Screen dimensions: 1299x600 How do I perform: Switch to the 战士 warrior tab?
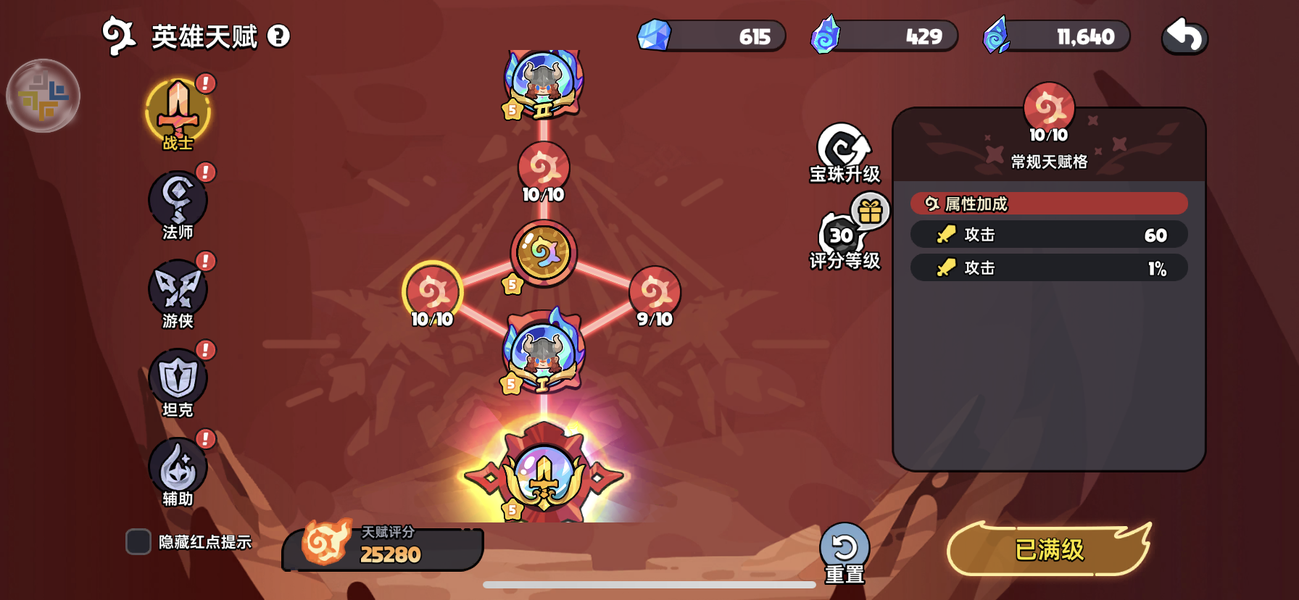pyautogui.click(x=178, y=111)
